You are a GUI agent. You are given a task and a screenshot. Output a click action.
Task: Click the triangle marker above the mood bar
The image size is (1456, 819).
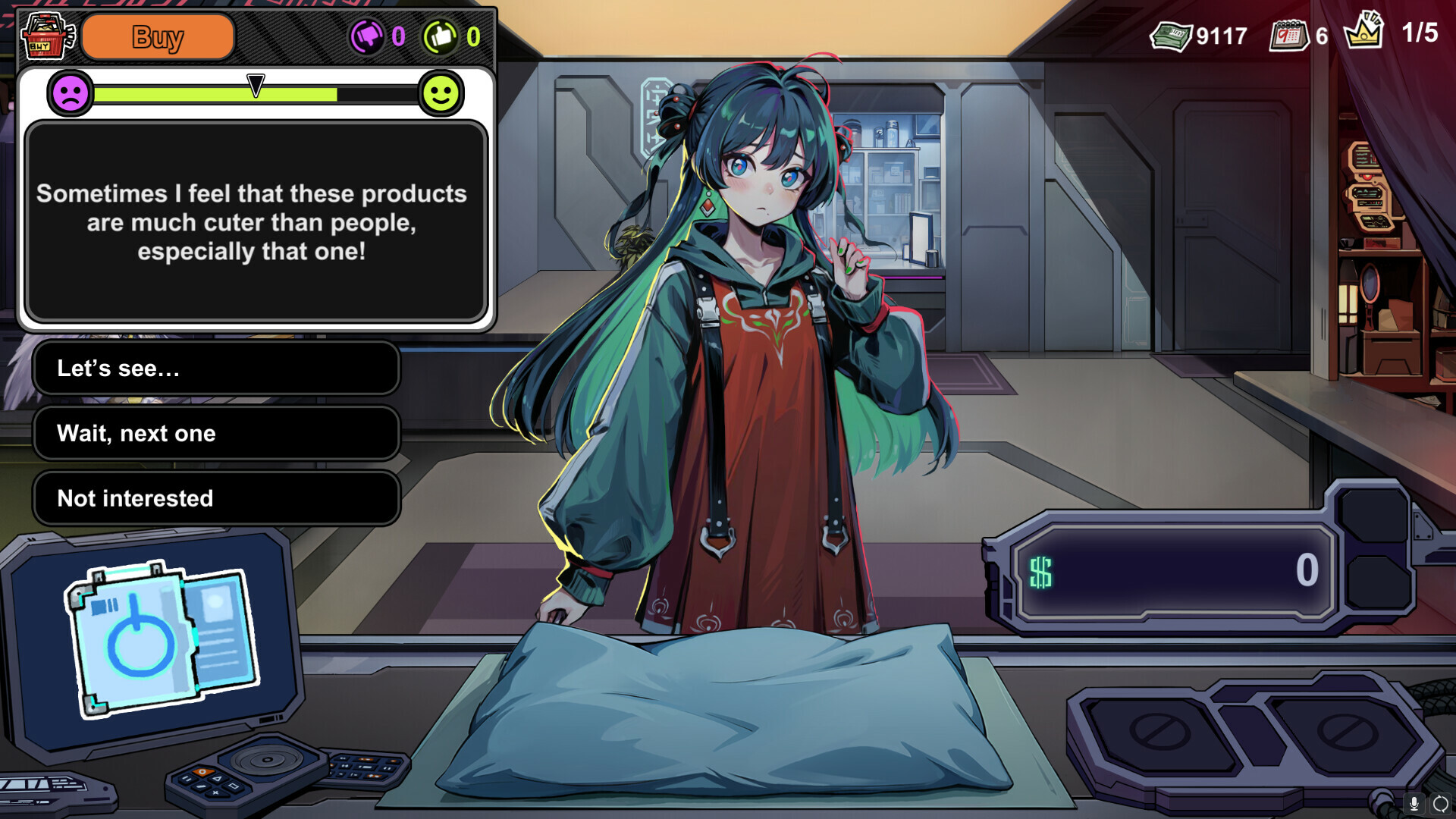(x=254, y=83)
